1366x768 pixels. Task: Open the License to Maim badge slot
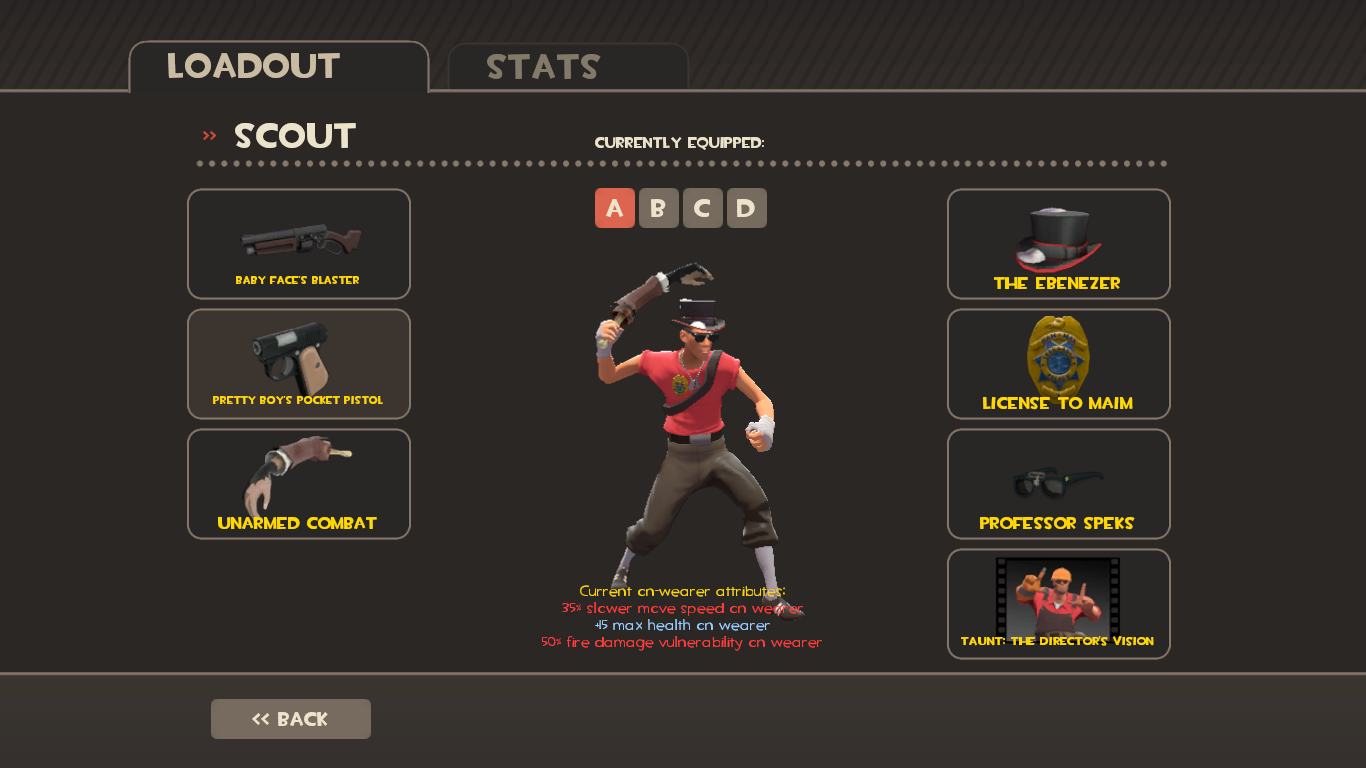pos(1058,363)
